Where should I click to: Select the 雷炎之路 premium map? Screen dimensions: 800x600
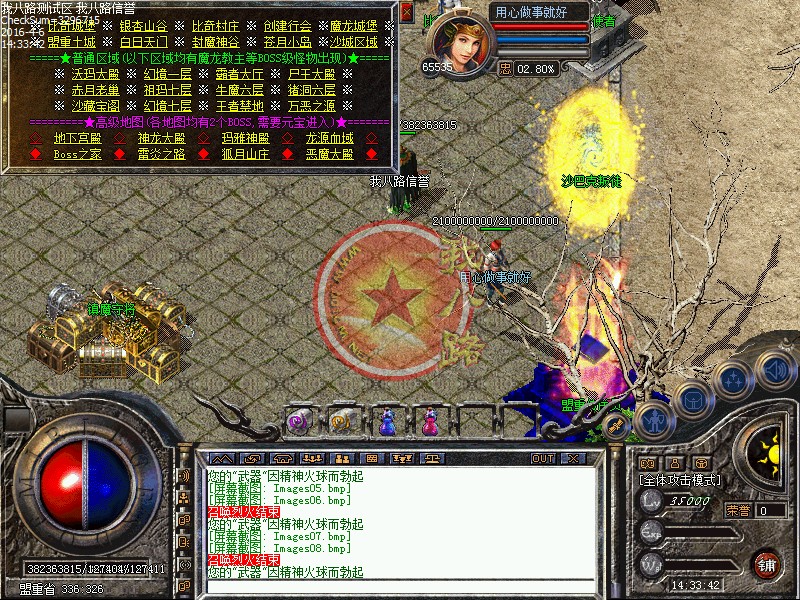tap(161, 154)
